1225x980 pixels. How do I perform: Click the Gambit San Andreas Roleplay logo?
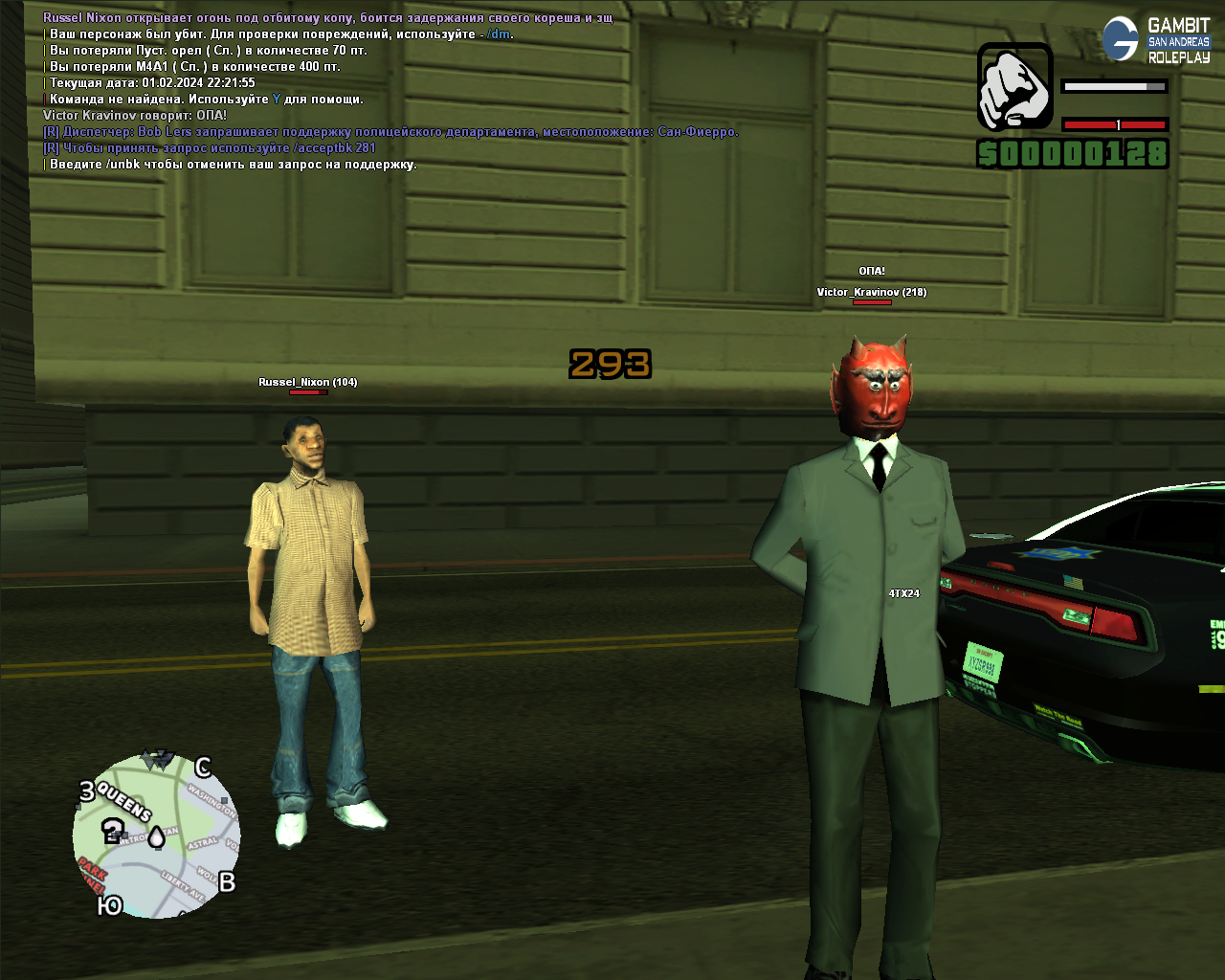point(1157,40)
